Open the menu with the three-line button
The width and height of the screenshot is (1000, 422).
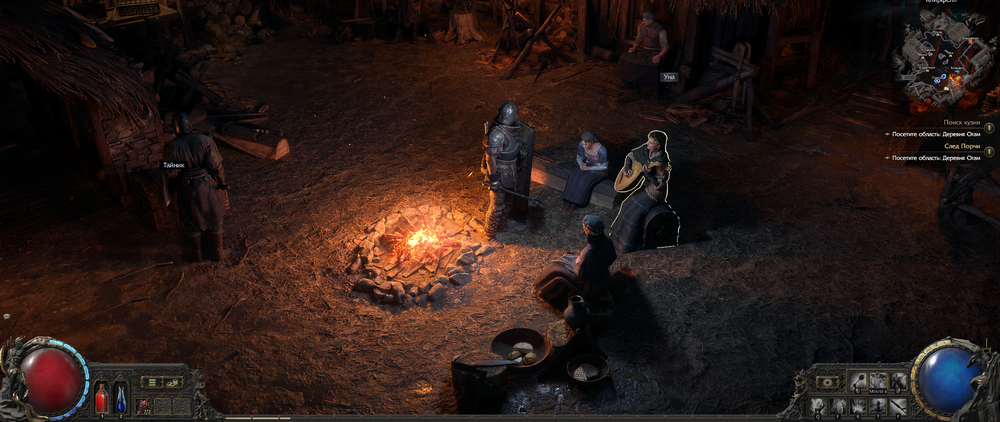click(151, 381)
